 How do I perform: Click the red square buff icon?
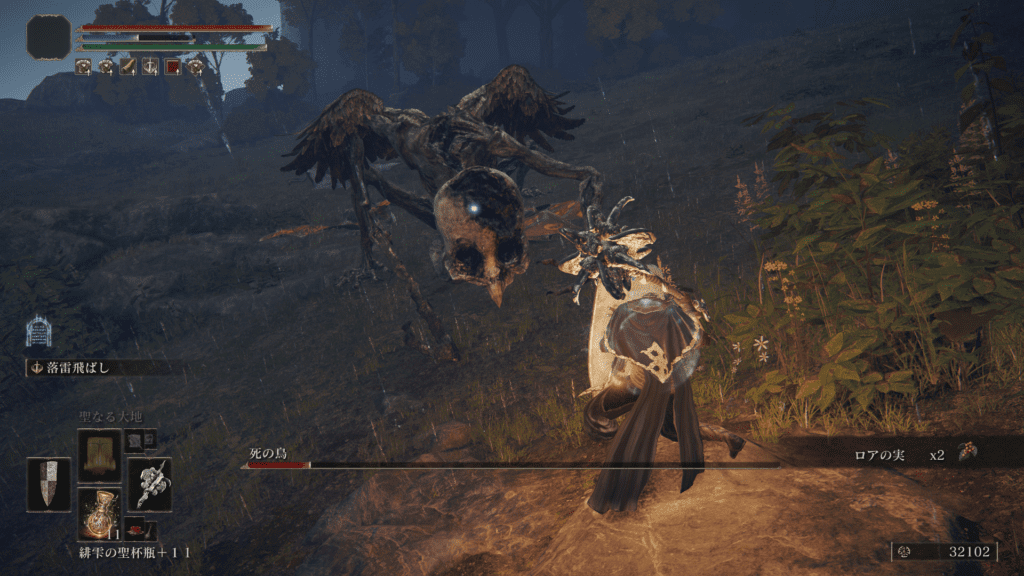pos(172,67)
